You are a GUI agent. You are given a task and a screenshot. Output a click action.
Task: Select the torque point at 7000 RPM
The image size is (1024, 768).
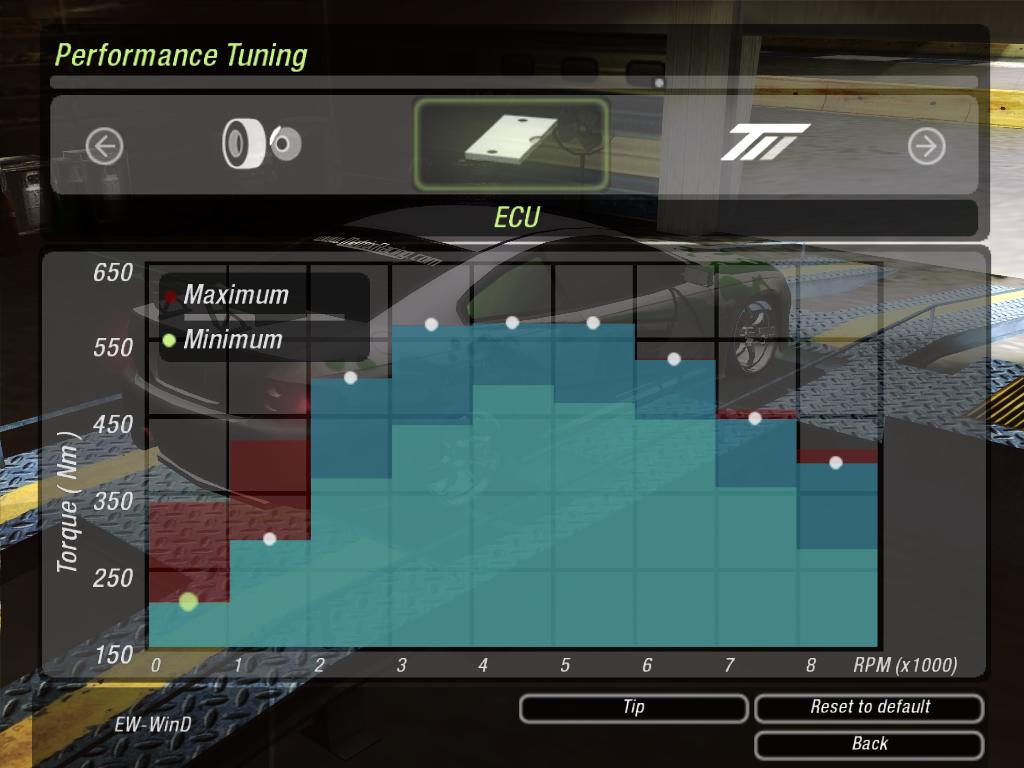pos(755,418)
